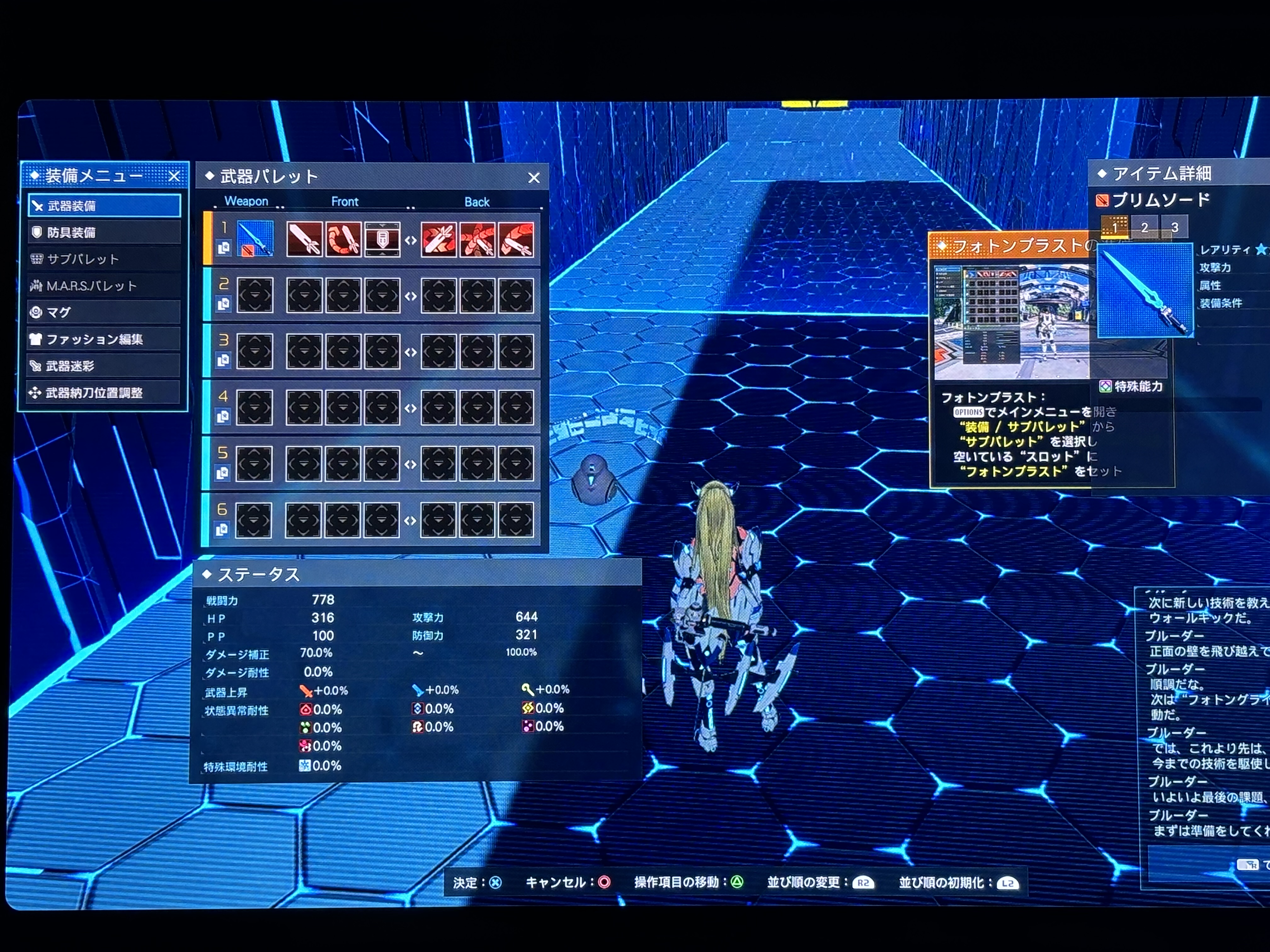Click the フォトンブラスト tutorial thumbnail image

click(1011, 321)
